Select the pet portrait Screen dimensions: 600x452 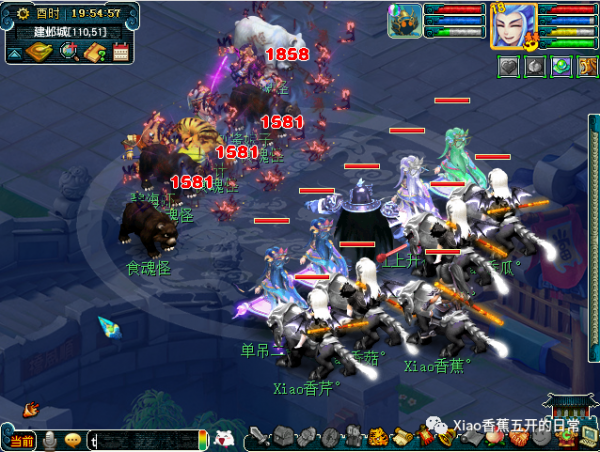coord(403,20)
